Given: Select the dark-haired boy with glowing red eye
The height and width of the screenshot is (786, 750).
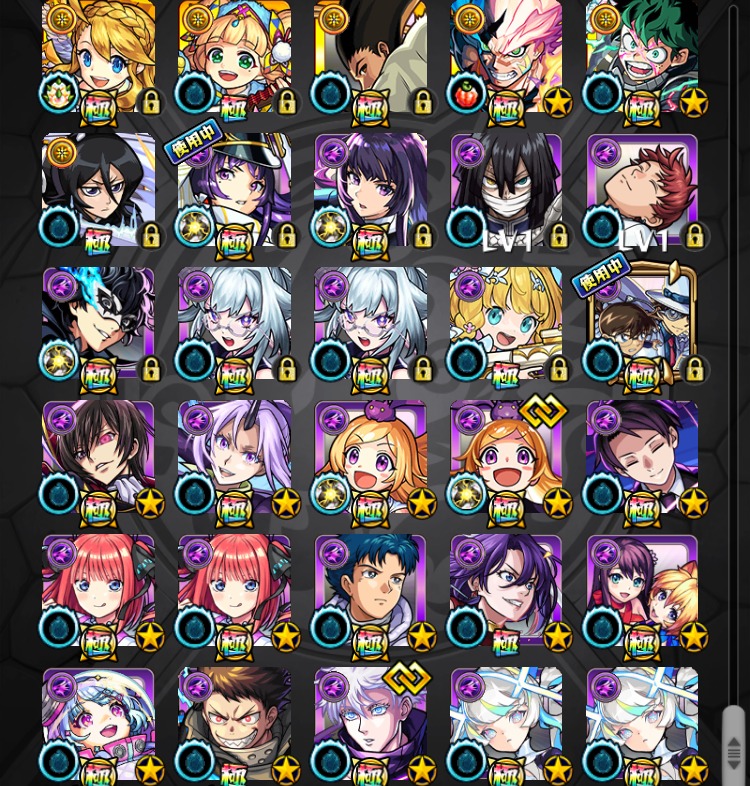Looking at the screenshot, I should point(98,457).
